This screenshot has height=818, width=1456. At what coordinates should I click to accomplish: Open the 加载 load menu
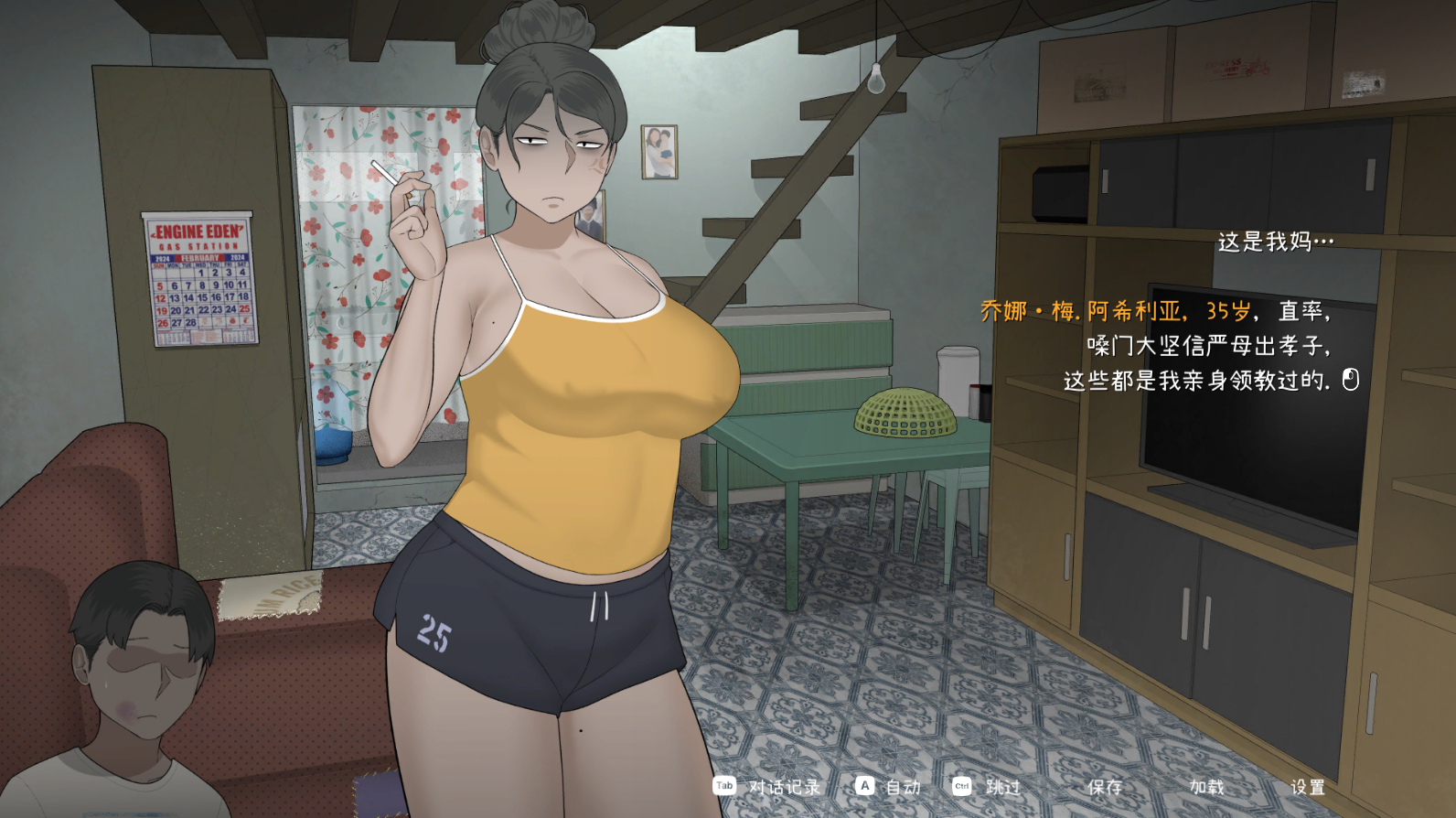coord(1206,787)
